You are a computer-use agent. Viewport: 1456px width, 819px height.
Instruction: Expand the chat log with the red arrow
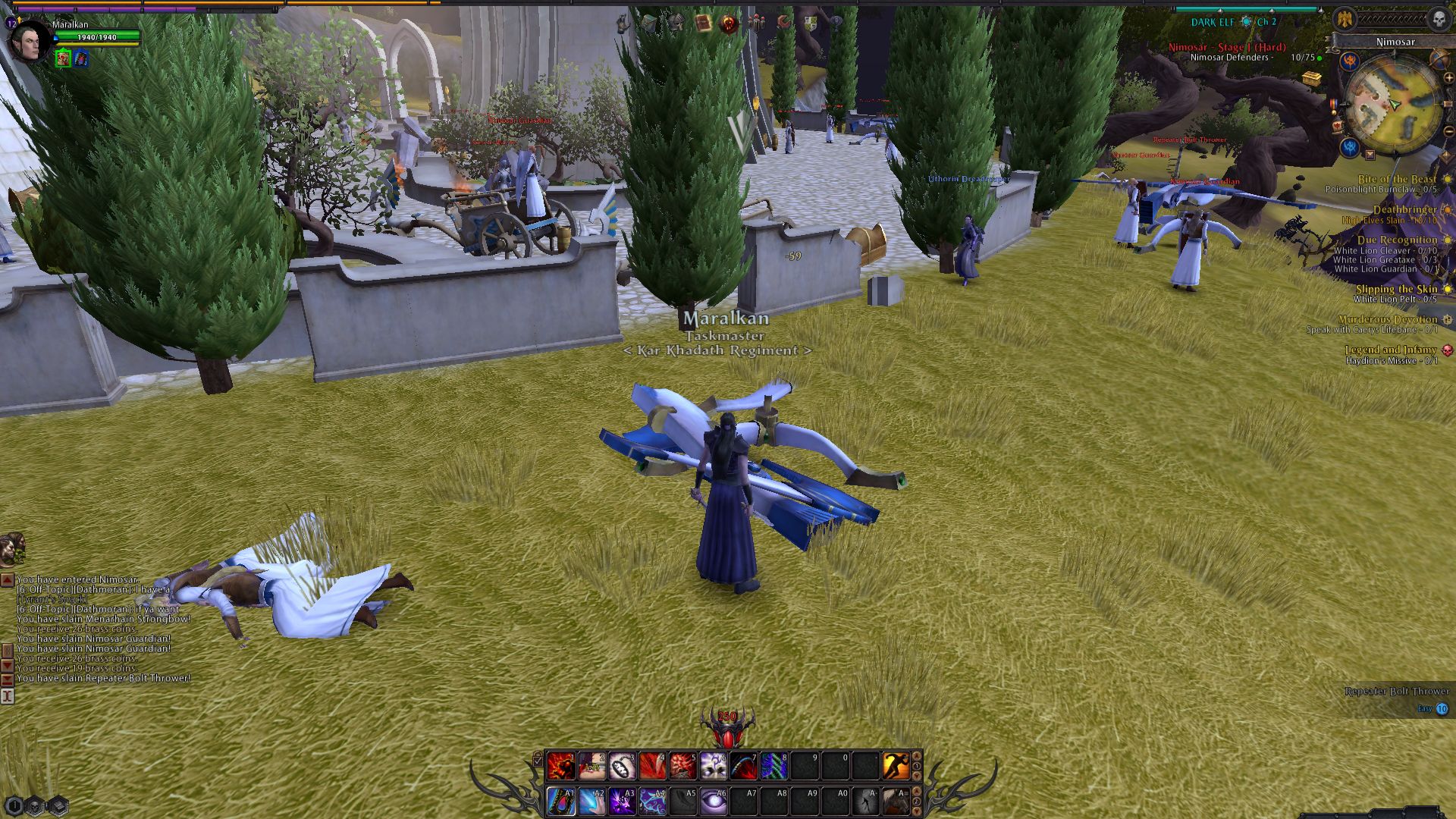pos(6,579)
